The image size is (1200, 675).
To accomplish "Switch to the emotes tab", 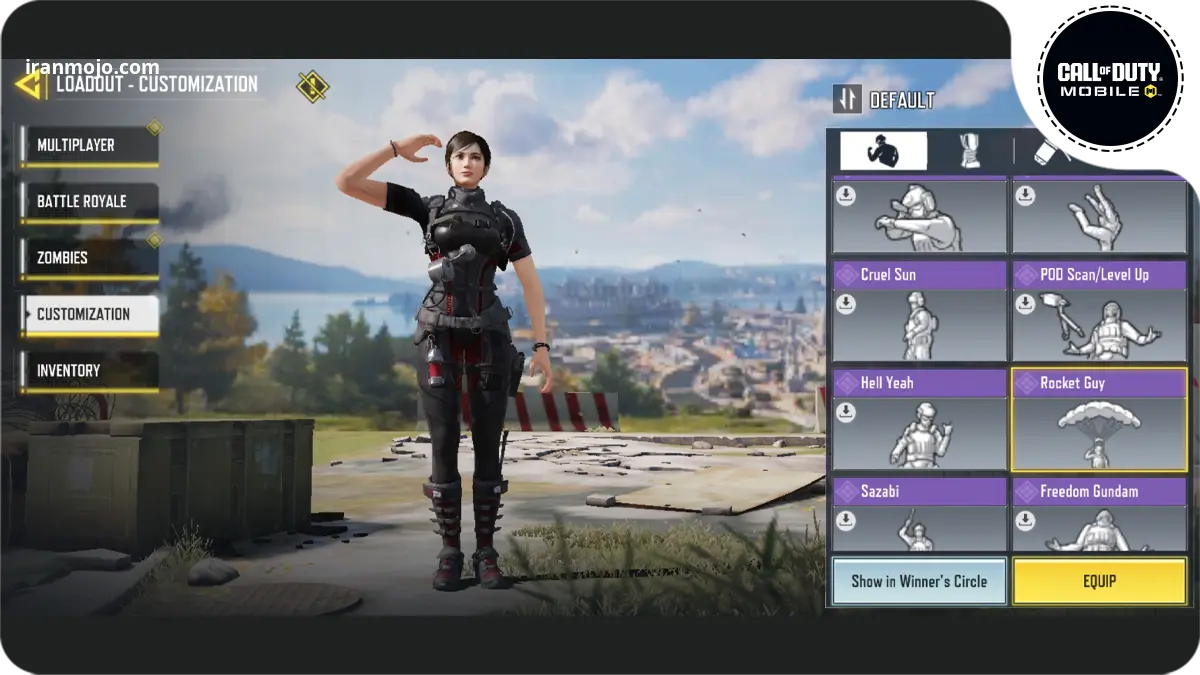I will pos(883,151).
